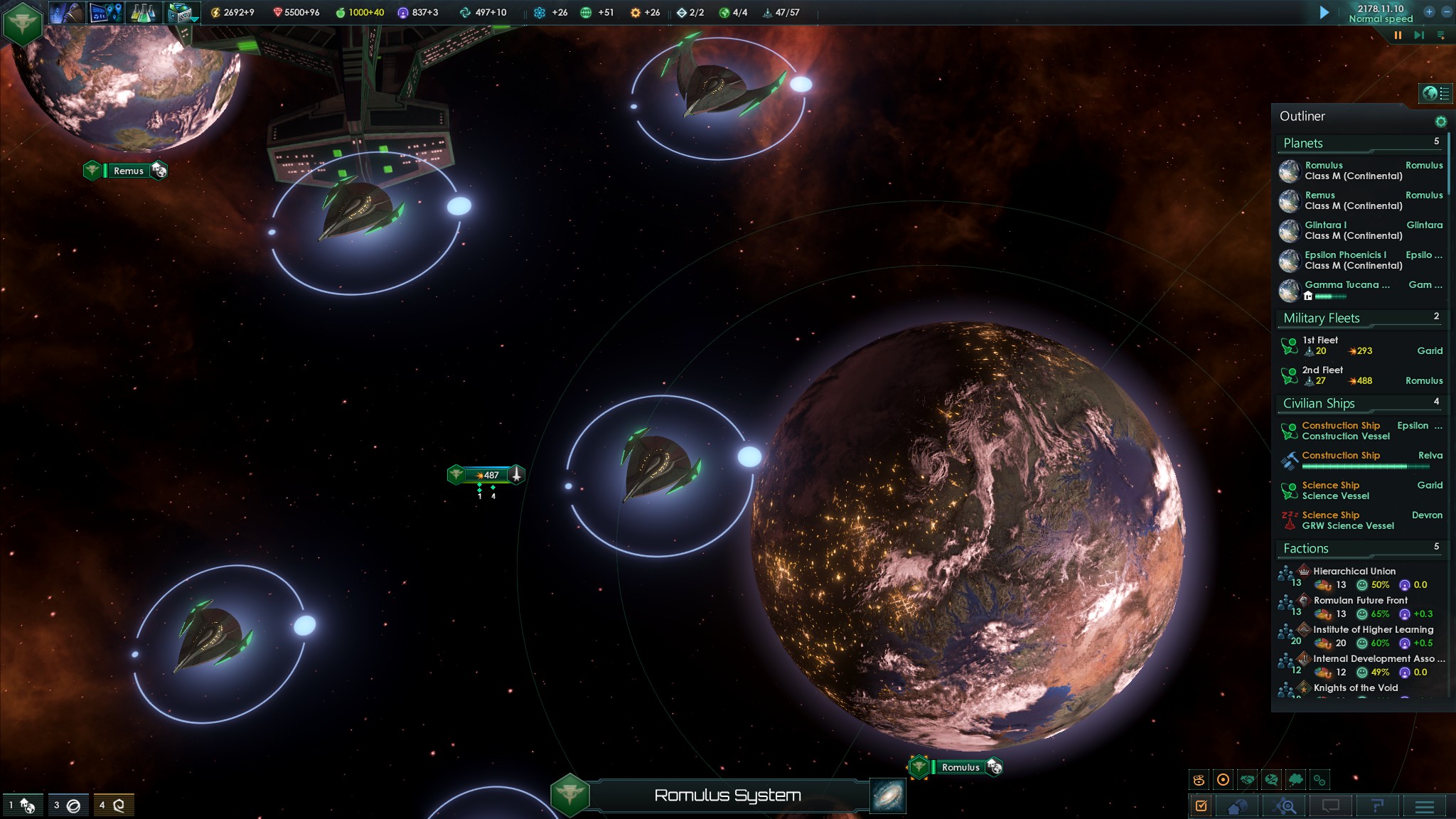Open the Hierarchical Union faction
Image resolution: width=1456 pixels, height=819 pixels.
tap(1354, 572)
